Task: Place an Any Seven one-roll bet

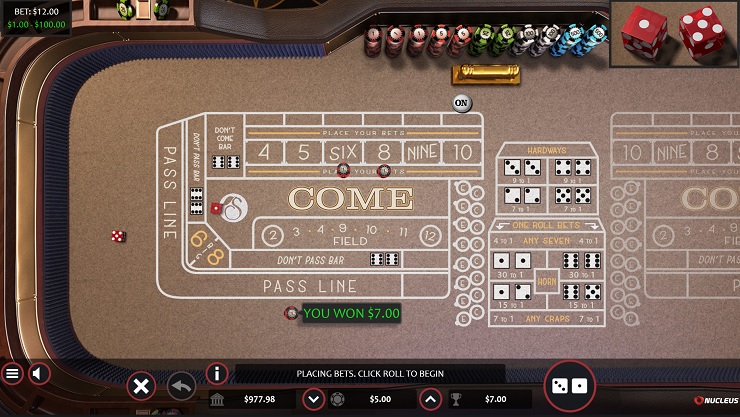Action: tap(547, 240)
